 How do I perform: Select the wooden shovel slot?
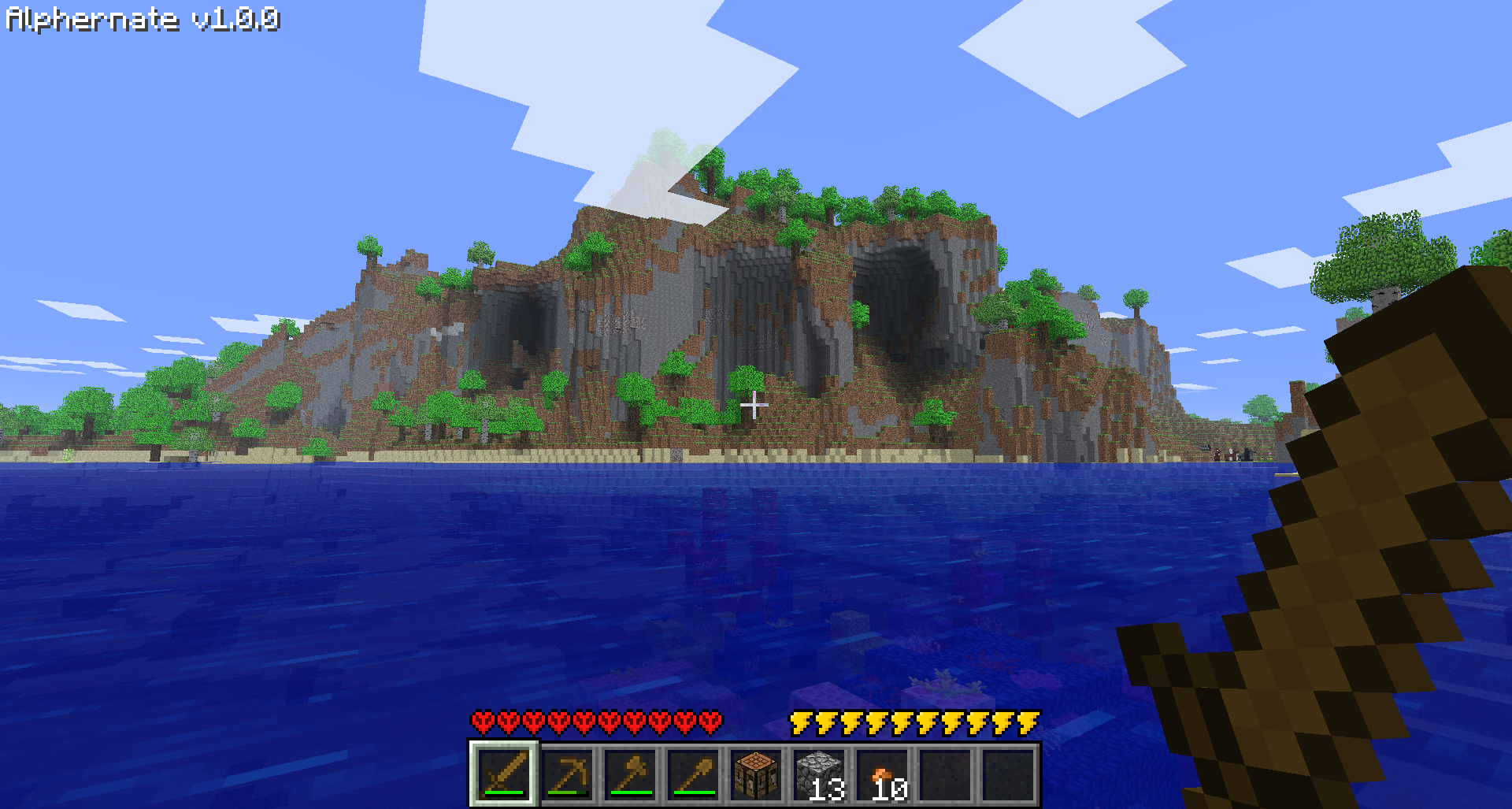[693, 774]
